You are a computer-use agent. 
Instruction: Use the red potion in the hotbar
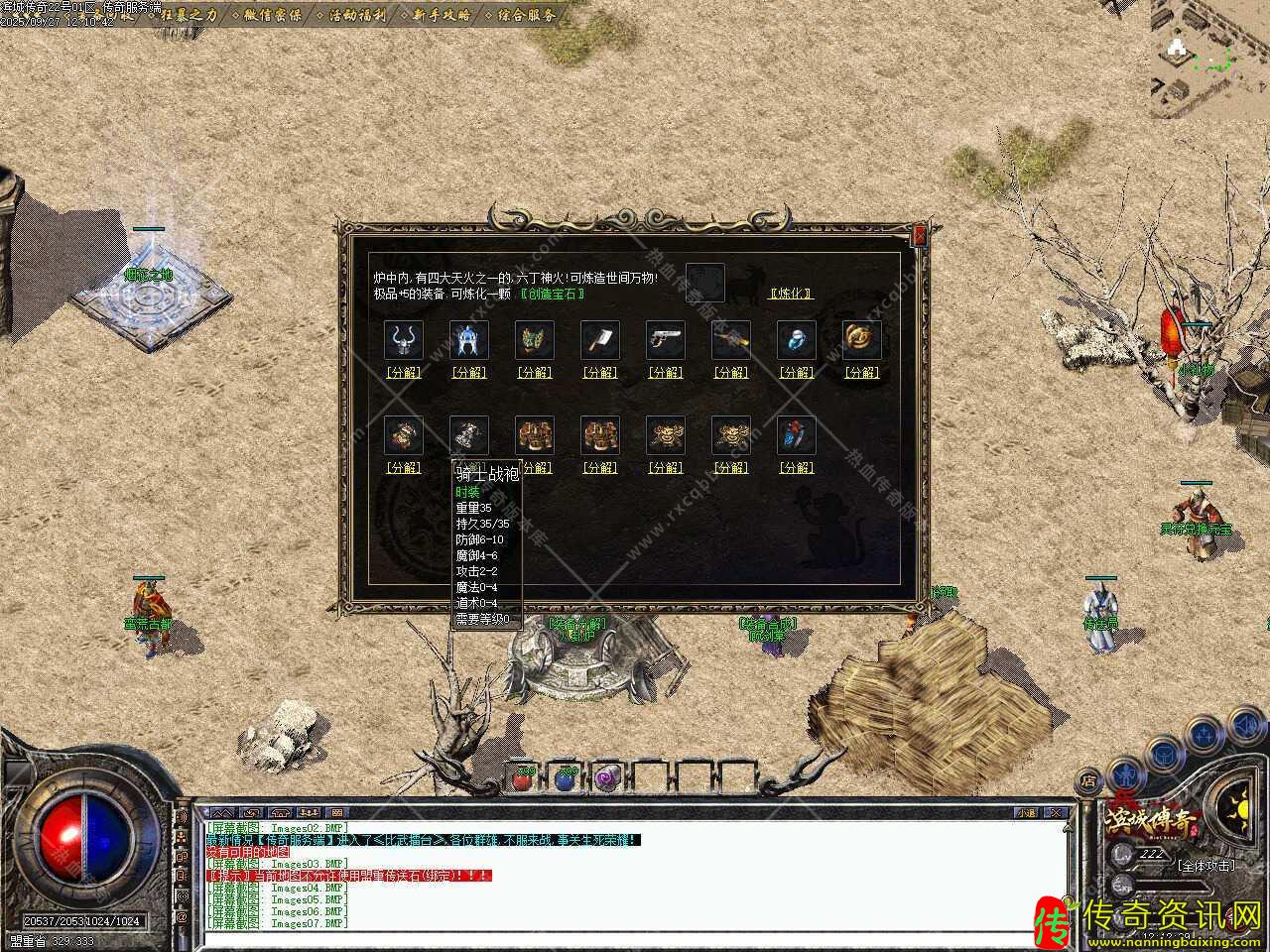(x=523, y=779)
